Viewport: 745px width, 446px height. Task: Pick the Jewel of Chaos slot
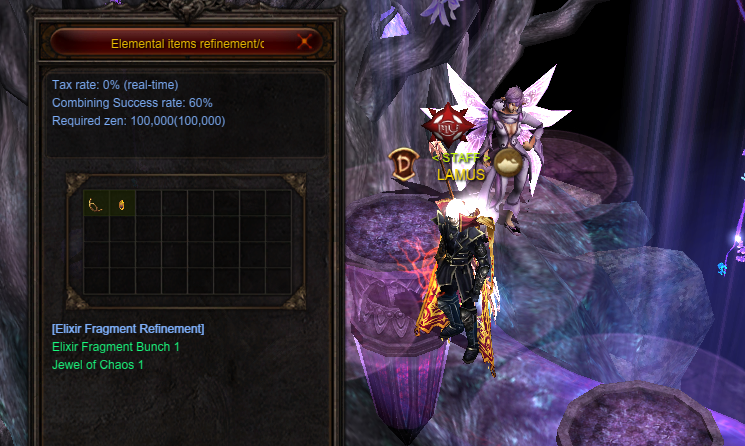(x=122, y=204)
